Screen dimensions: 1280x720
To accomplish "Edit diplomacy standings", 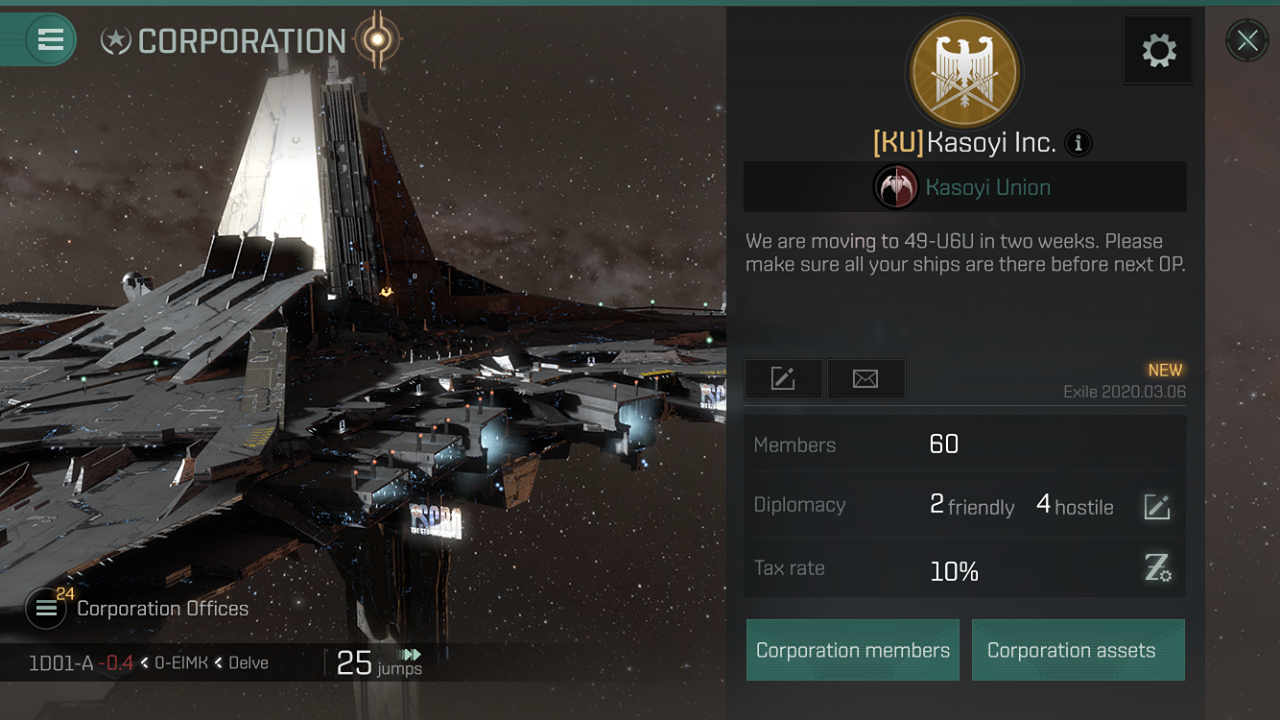I will (1157, 507).
